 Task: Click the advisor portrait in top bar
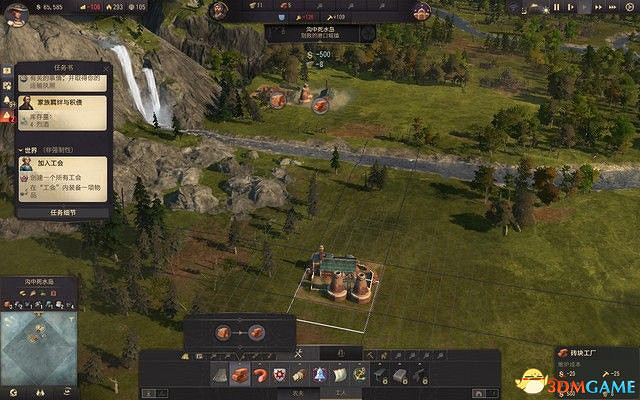421,9
